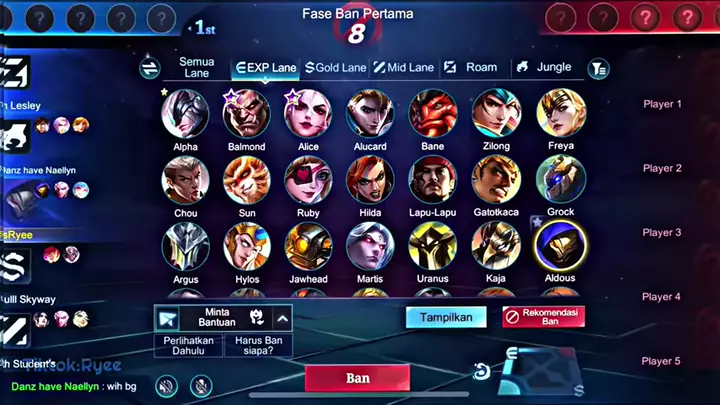Open the Mid Lane hero tab
This screenshot has width=720, height=405.
[x=404, y=68]
